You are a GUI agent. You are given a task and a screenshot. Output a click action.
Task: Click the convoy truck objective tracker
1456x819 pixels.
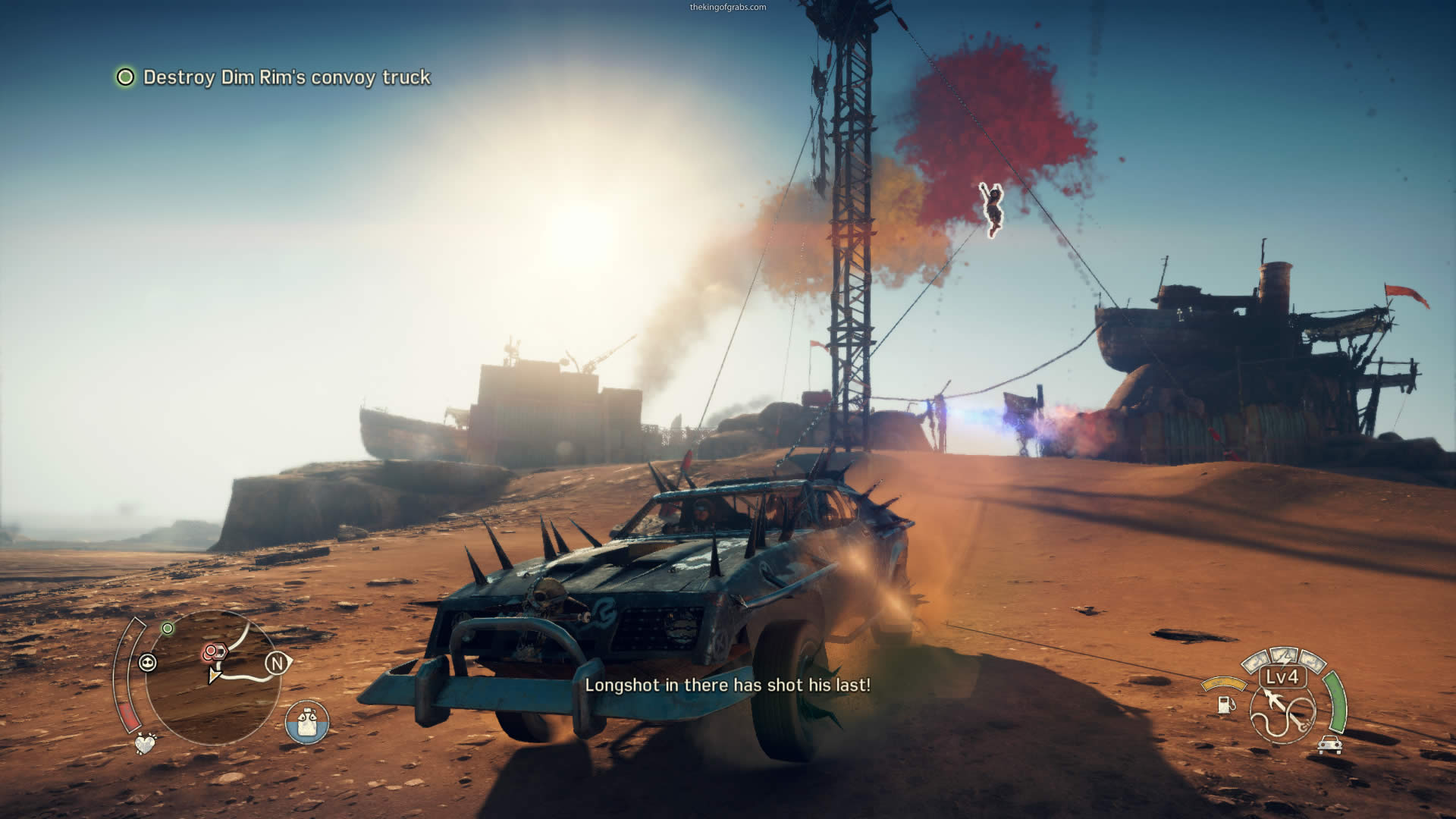point(273,77)
